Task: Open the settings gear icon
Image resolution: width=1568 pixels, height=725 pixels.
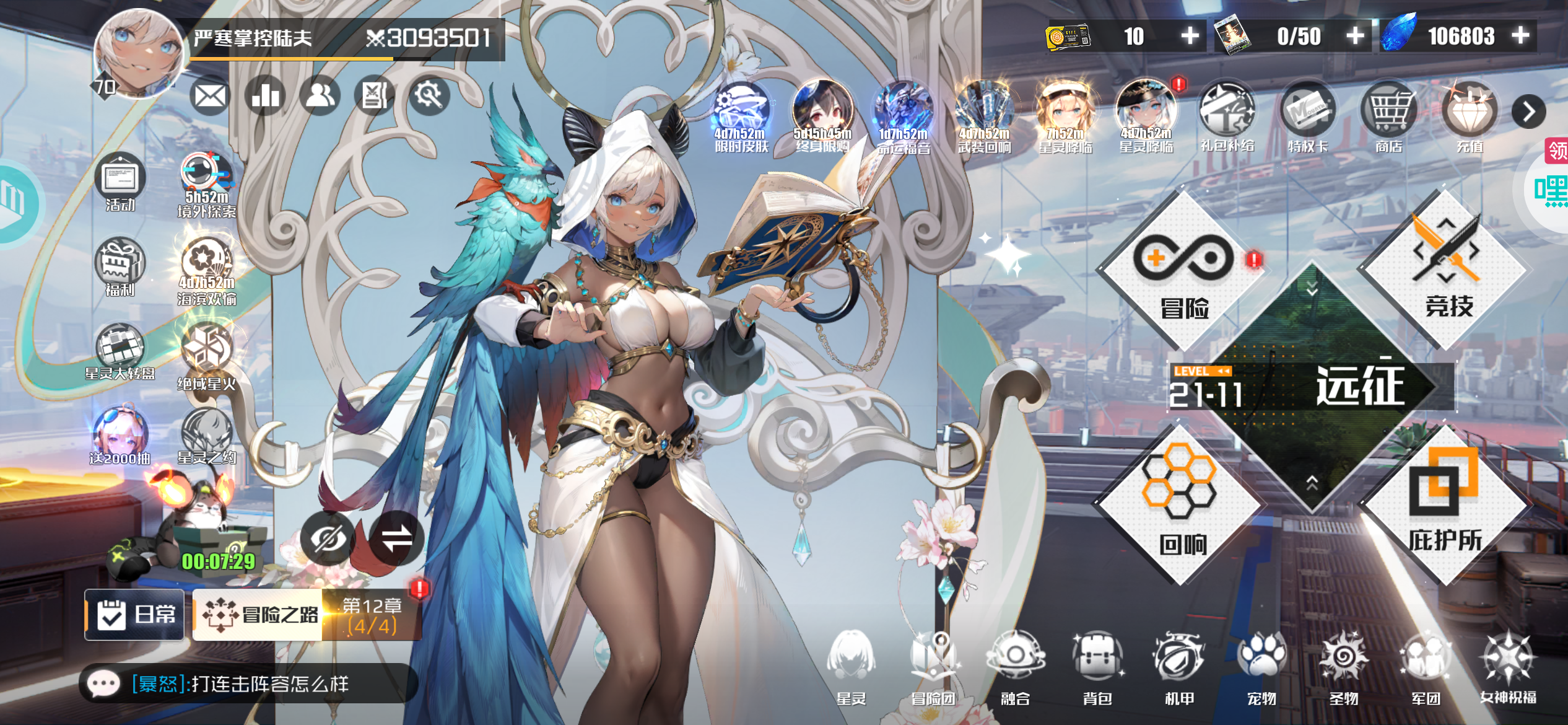Action: point(429,96)
